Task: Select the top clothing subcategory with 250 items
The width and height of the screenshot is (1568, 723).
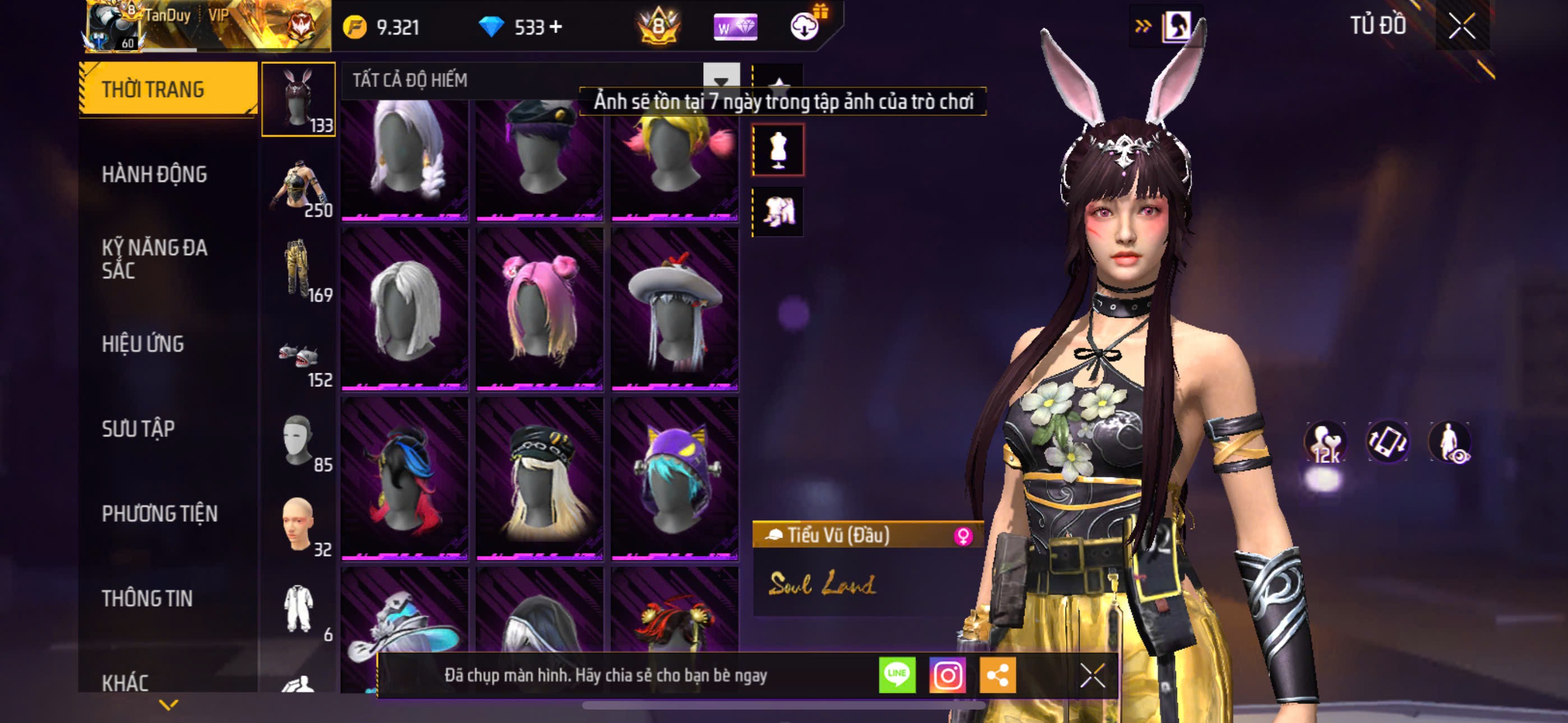Action: coord(299,187)
